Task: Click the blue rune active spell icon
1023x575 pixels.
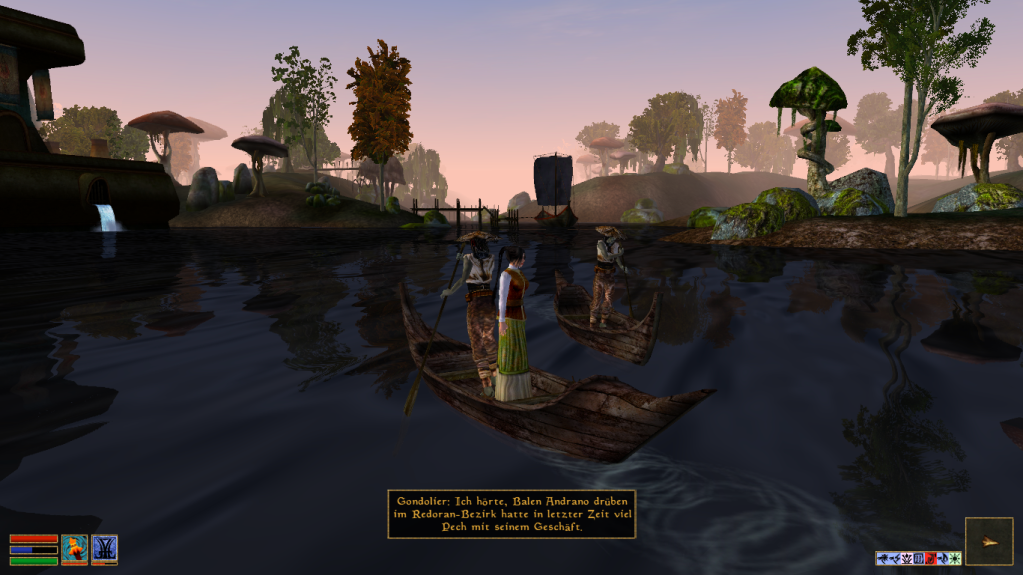Action: coord(104,548)
